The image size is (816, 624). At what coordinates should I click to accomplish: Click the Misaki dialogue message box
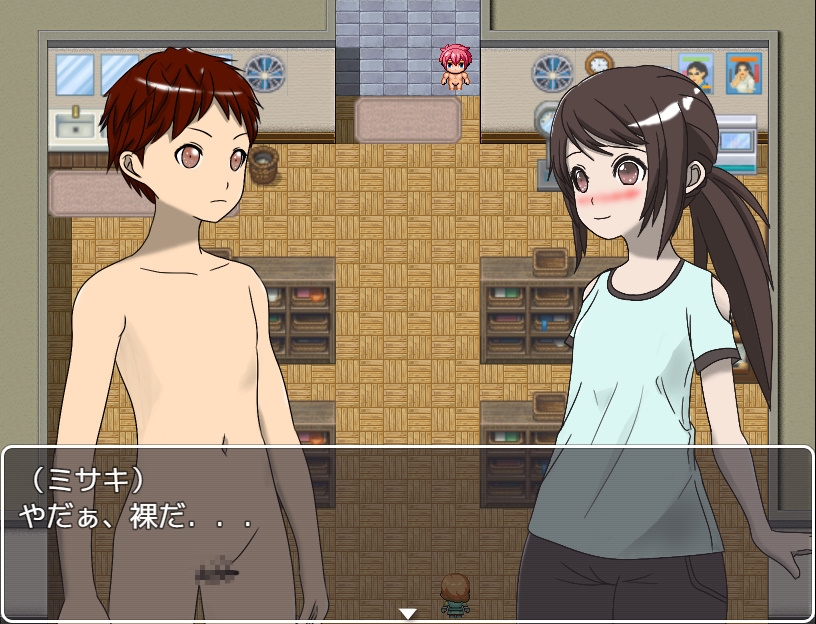click(x=407, y=532)
